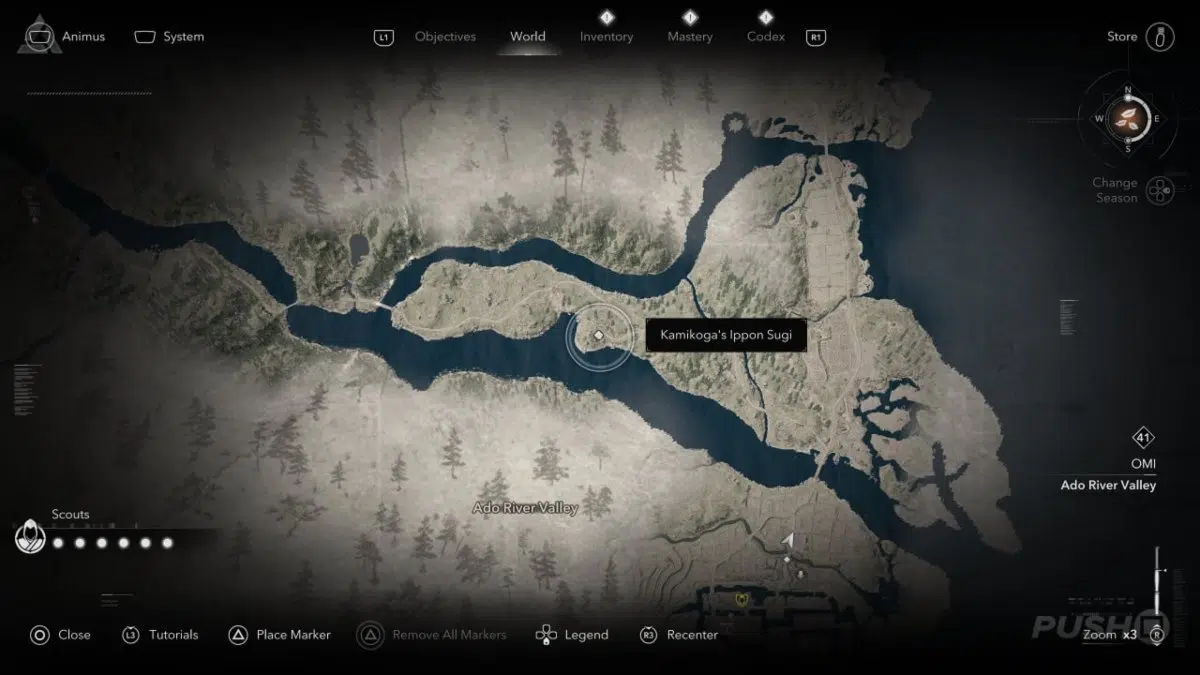Select the Kamikoga's Ippon Sugi map marker

coord(598,336)
